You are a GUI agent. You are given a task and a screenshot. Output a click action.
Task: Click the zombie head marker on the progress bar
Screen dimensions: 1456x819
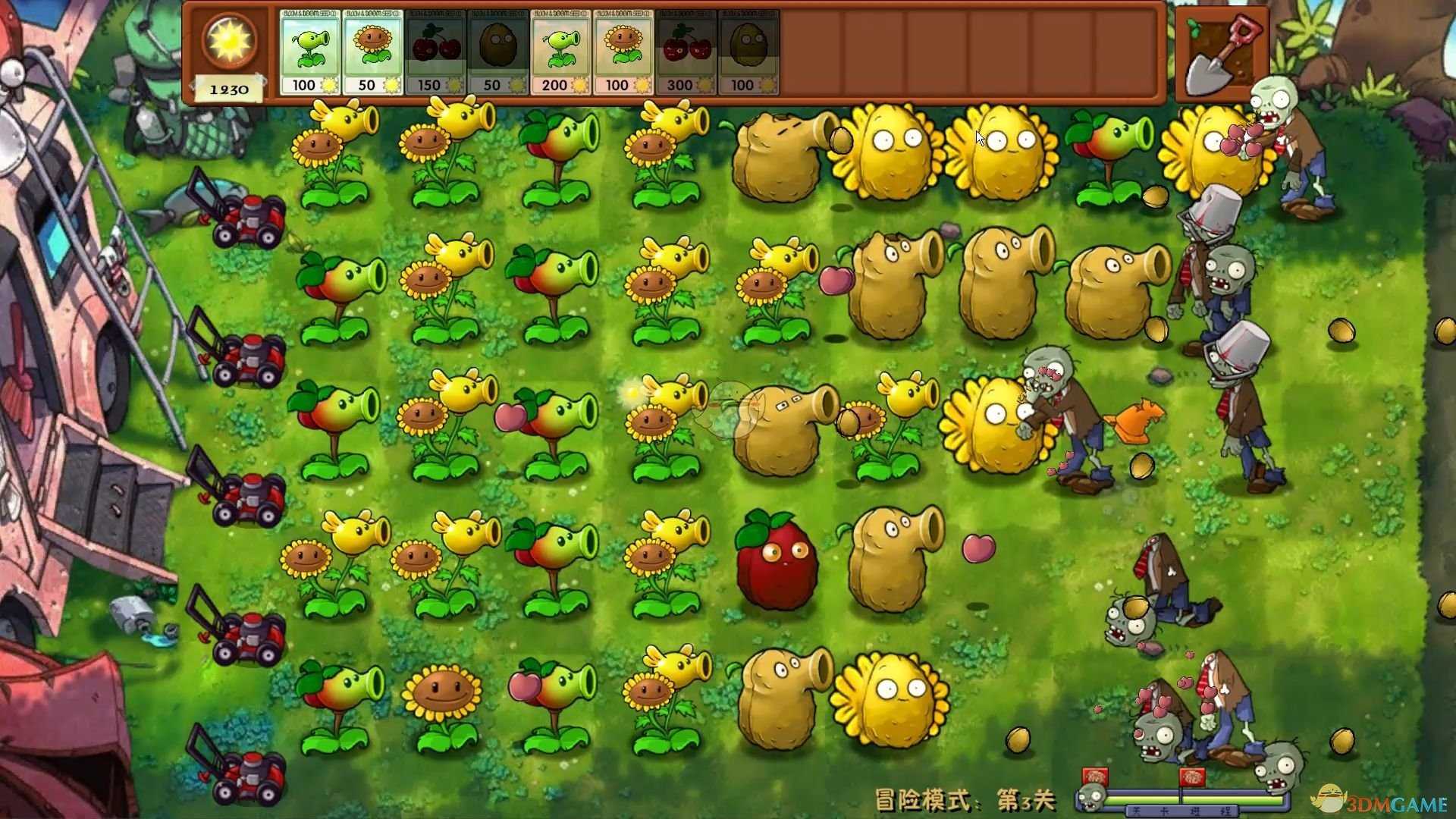click(x=1090, y=797)
